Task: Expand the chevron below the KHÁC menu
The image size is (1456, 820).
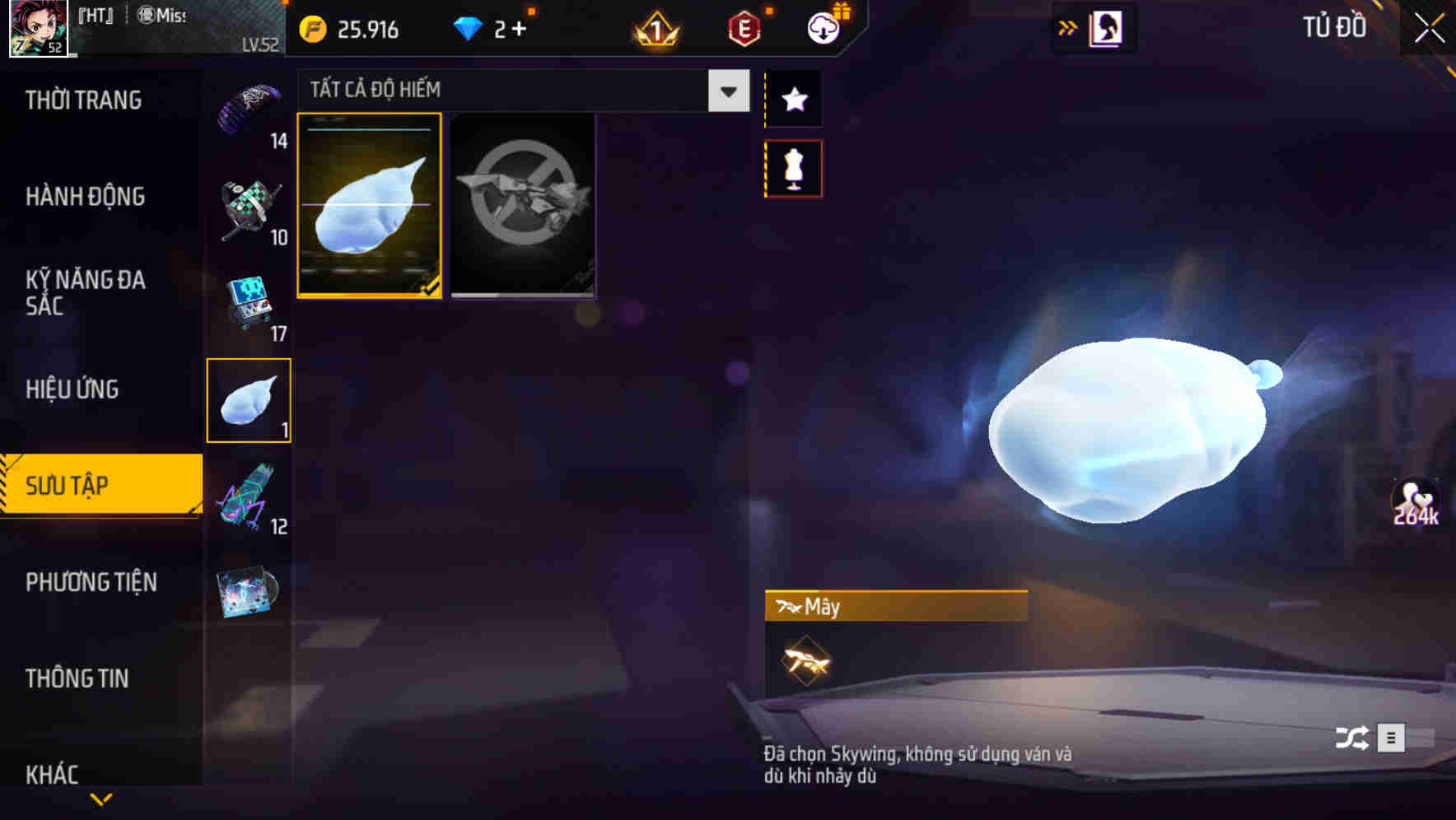Action: [102, 798]
